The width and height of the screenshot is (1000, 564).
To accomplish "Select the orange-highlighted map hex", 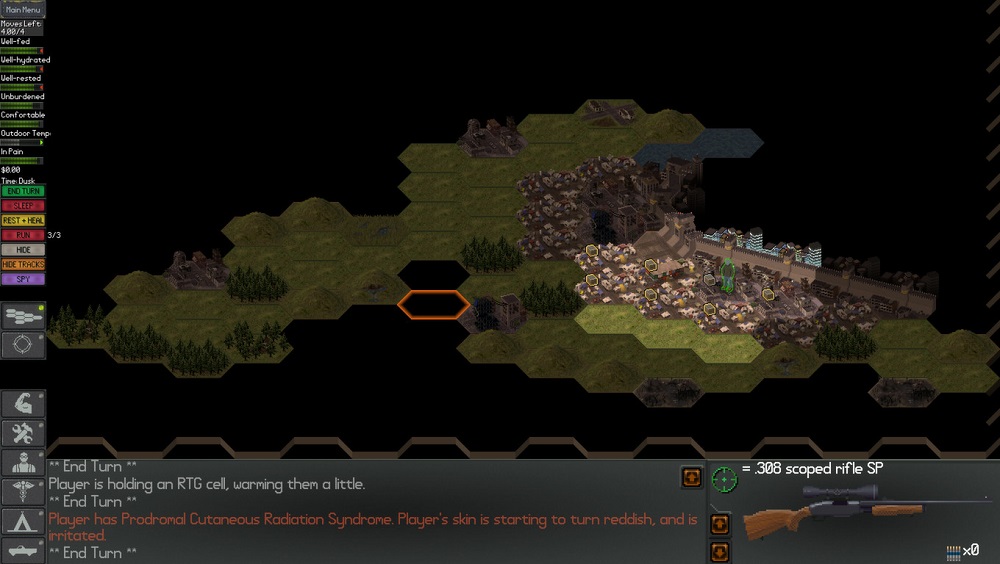I will (434, 304).
